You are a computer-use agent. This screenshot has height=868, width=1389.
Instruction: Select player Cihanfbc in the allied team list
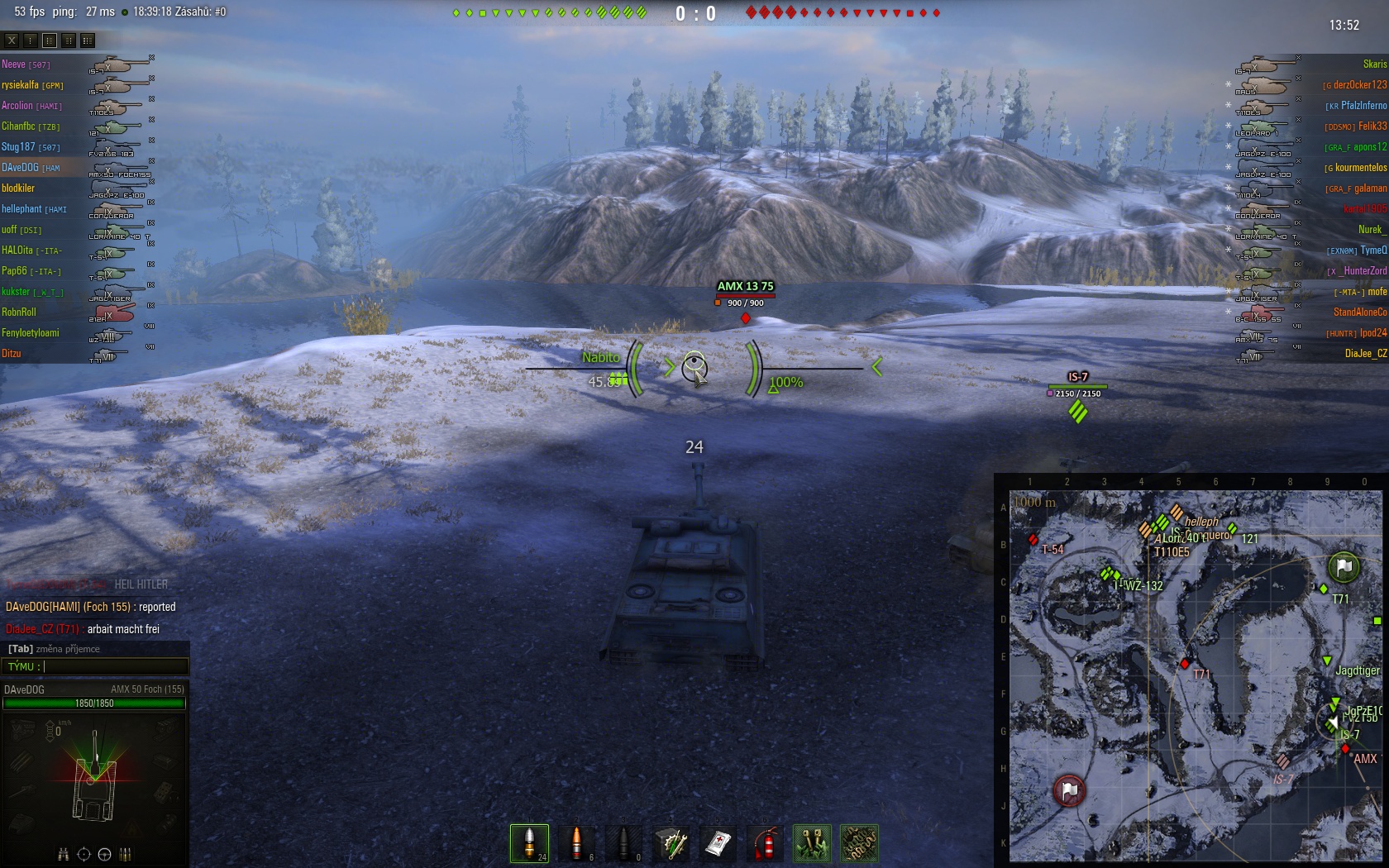(x=18, y=126)
